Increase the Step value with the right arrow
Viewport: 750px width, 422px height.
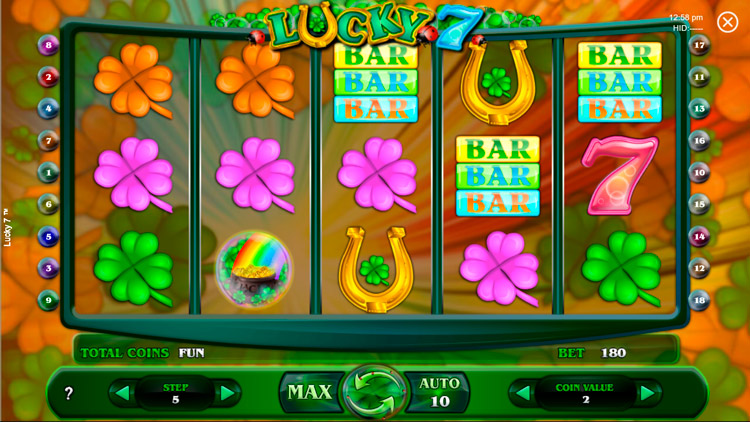pos(227,393)
